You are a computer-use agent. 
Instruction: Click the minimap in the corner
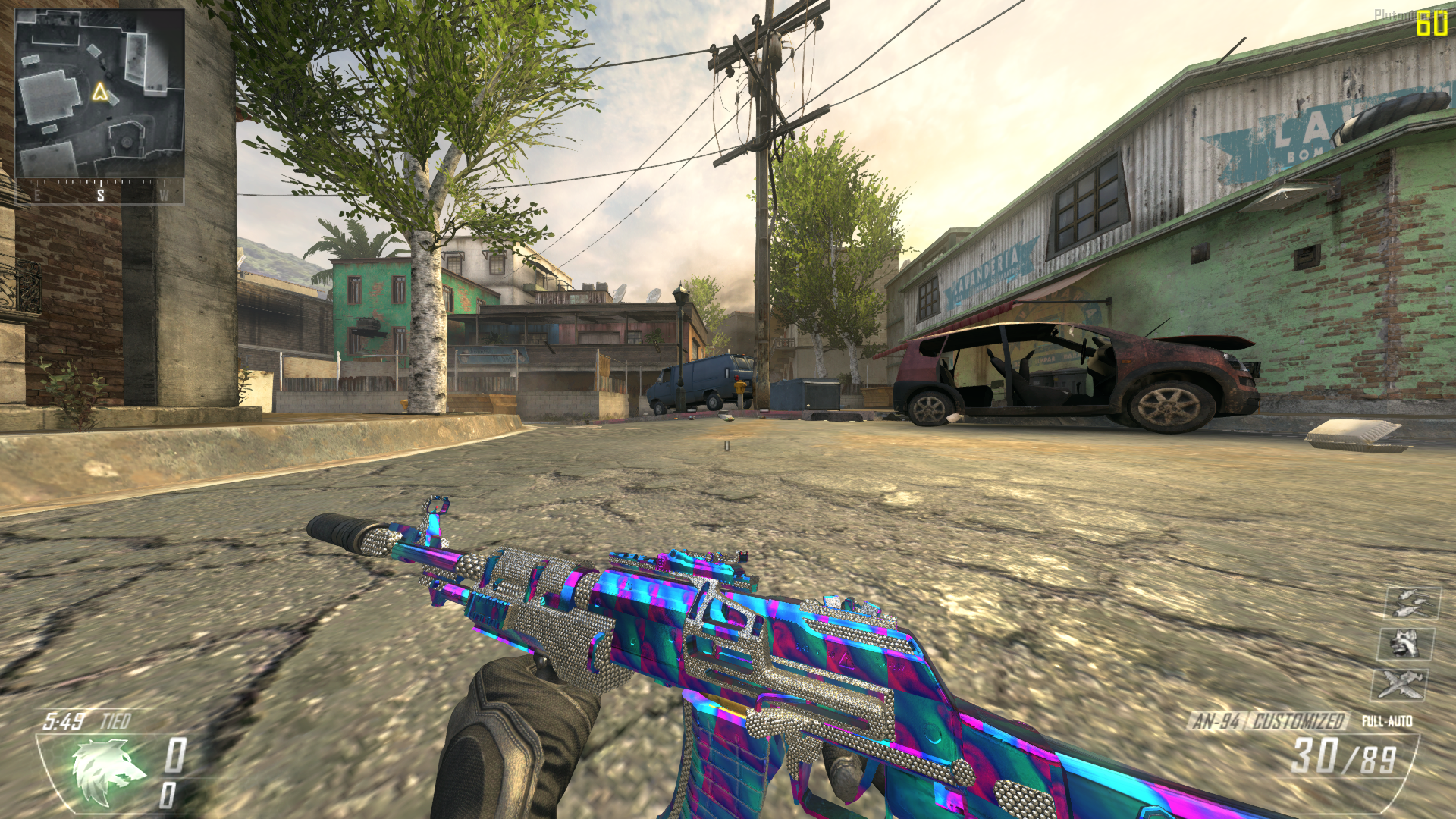(99, 93)
